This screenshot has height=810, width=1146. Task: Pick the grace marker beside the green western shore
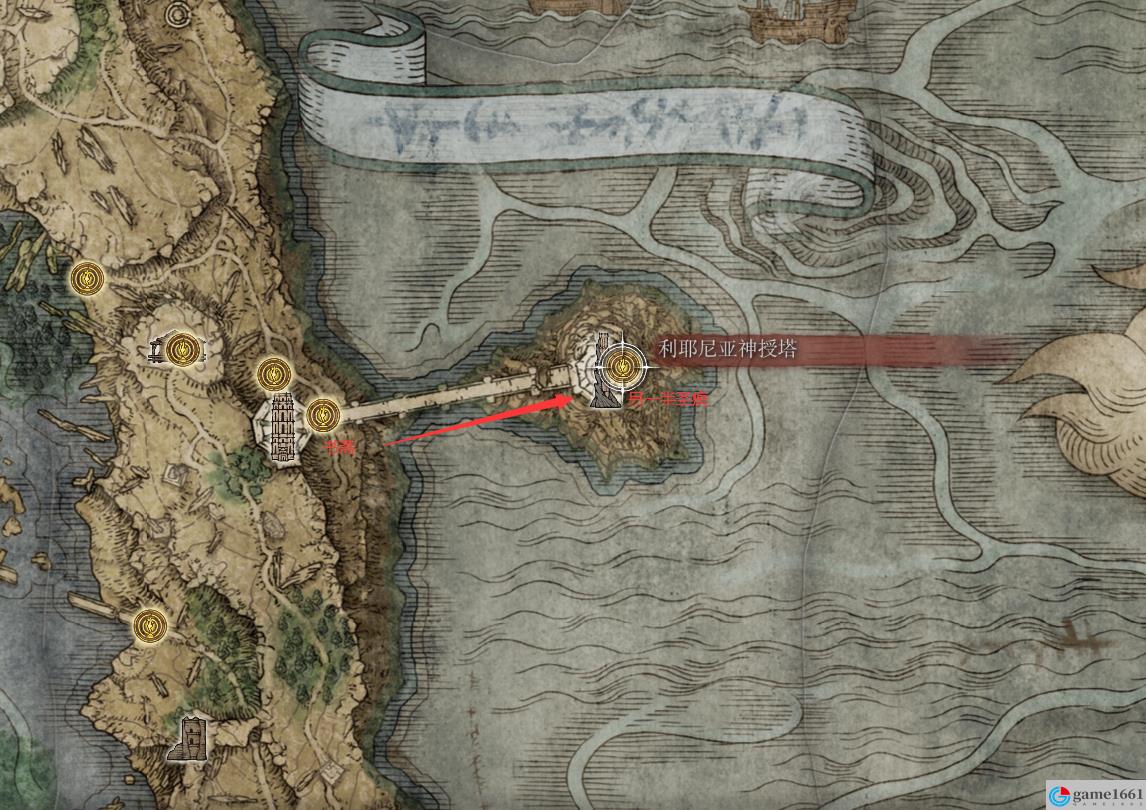click(89, 278)
